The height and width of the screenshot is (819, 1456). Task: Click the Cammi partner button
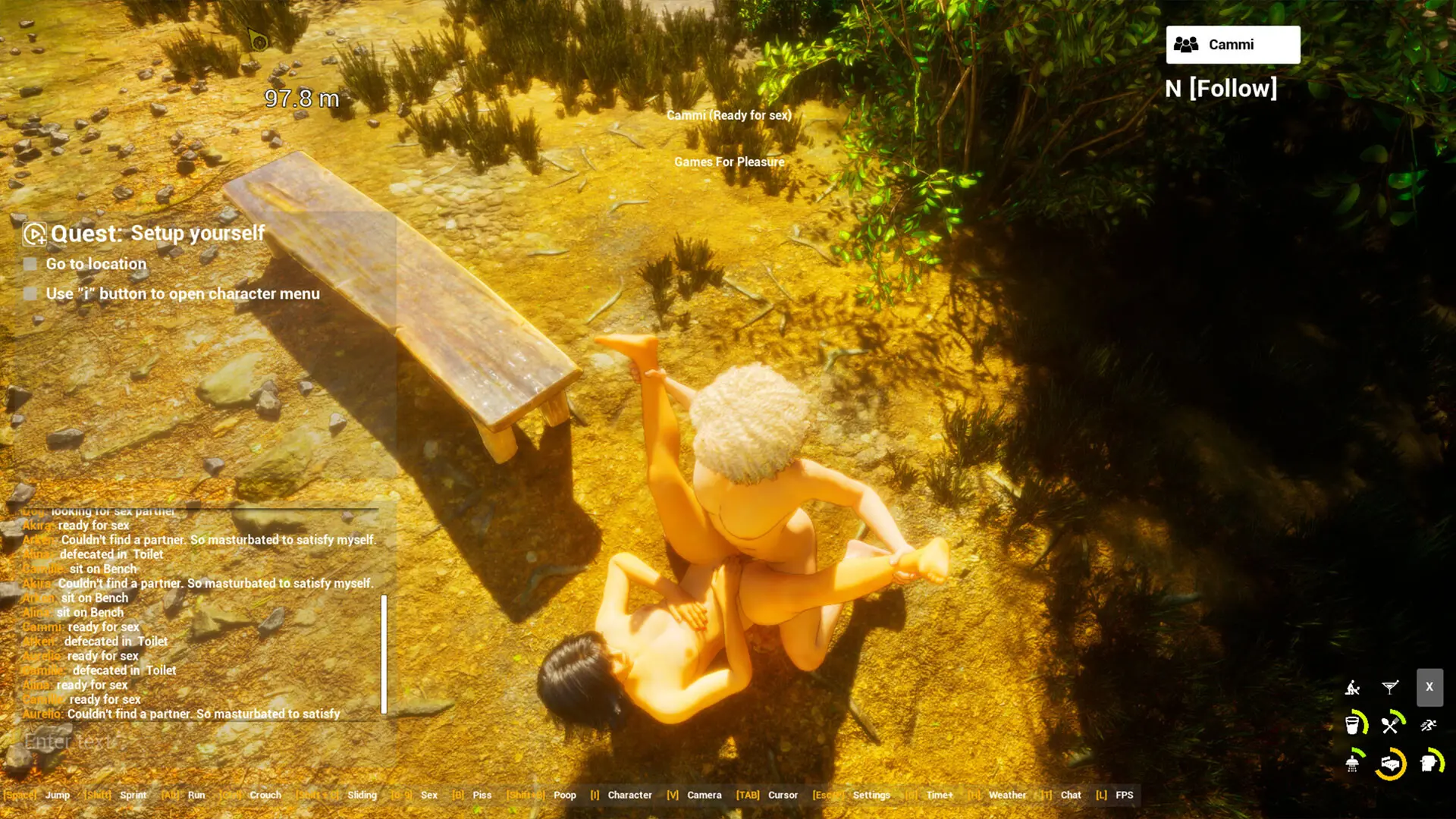1232,45
